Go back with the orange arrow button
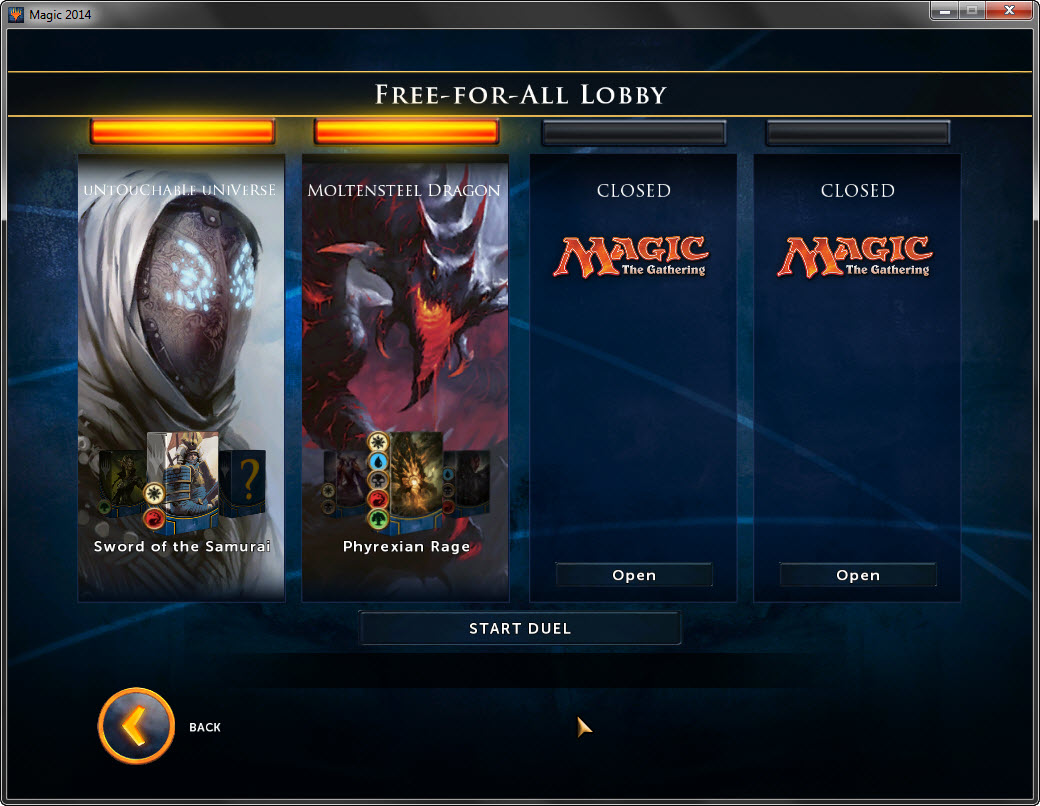The image size is (1040, 806). [x=136, y=726]
